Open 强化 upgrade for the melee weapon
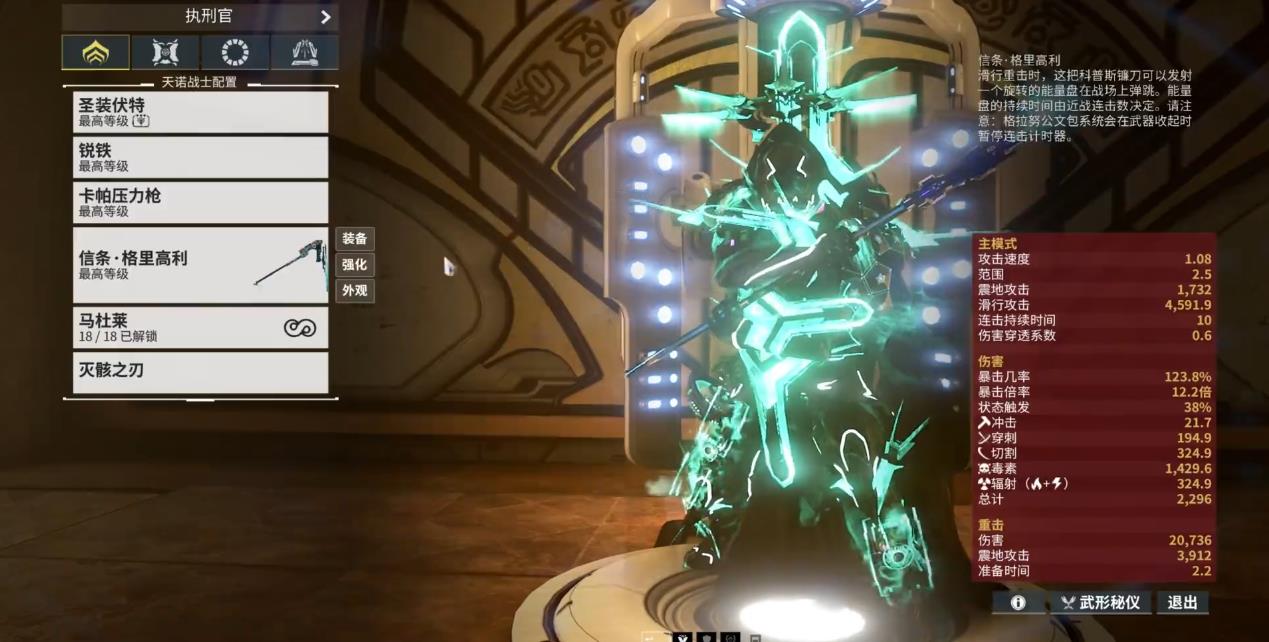The image size is (1269, 642). point(355,265)
